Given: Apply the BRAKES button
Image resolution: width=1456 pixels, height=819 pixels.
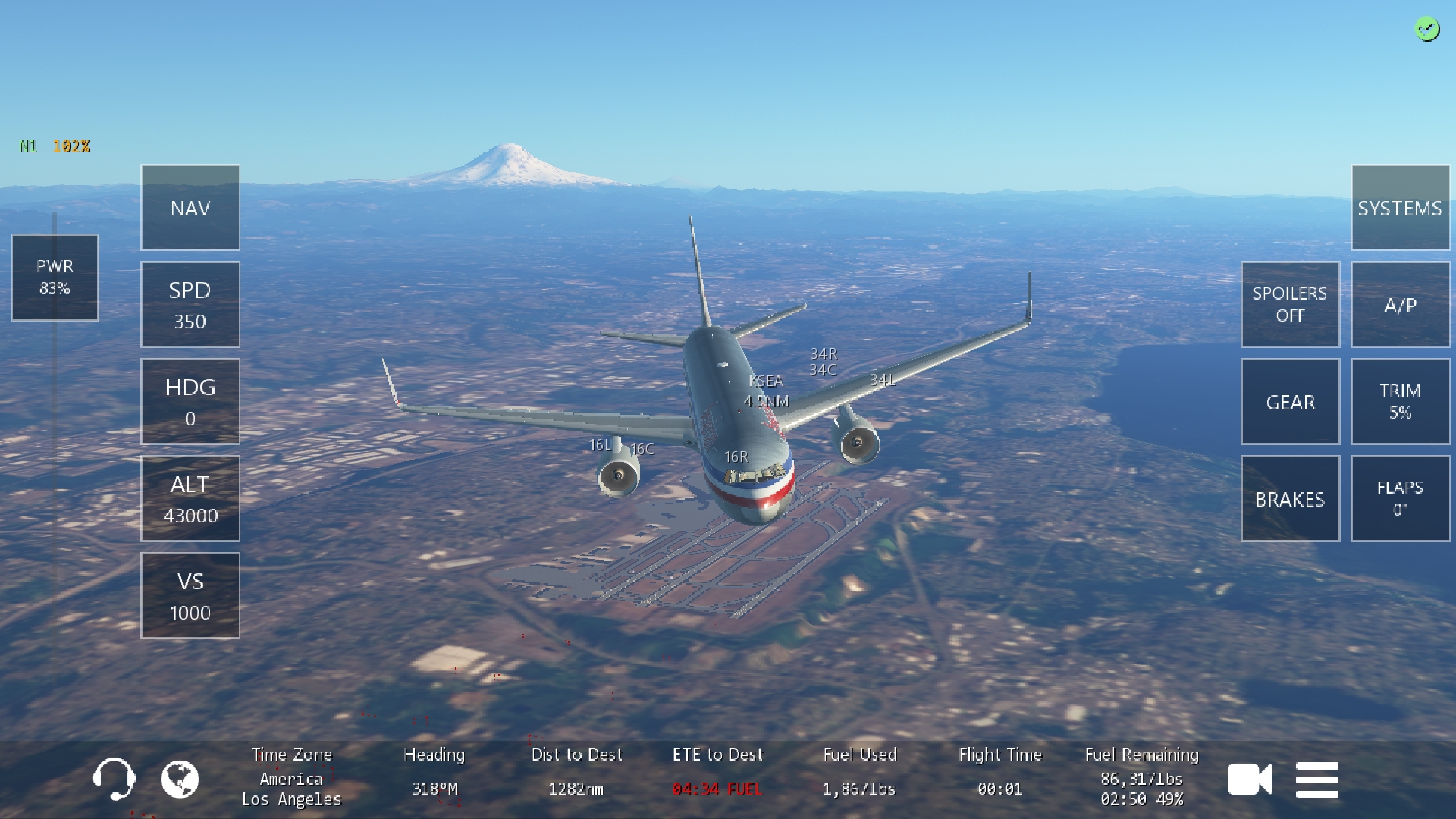Looking at the screenshot, I should 1290,499.
